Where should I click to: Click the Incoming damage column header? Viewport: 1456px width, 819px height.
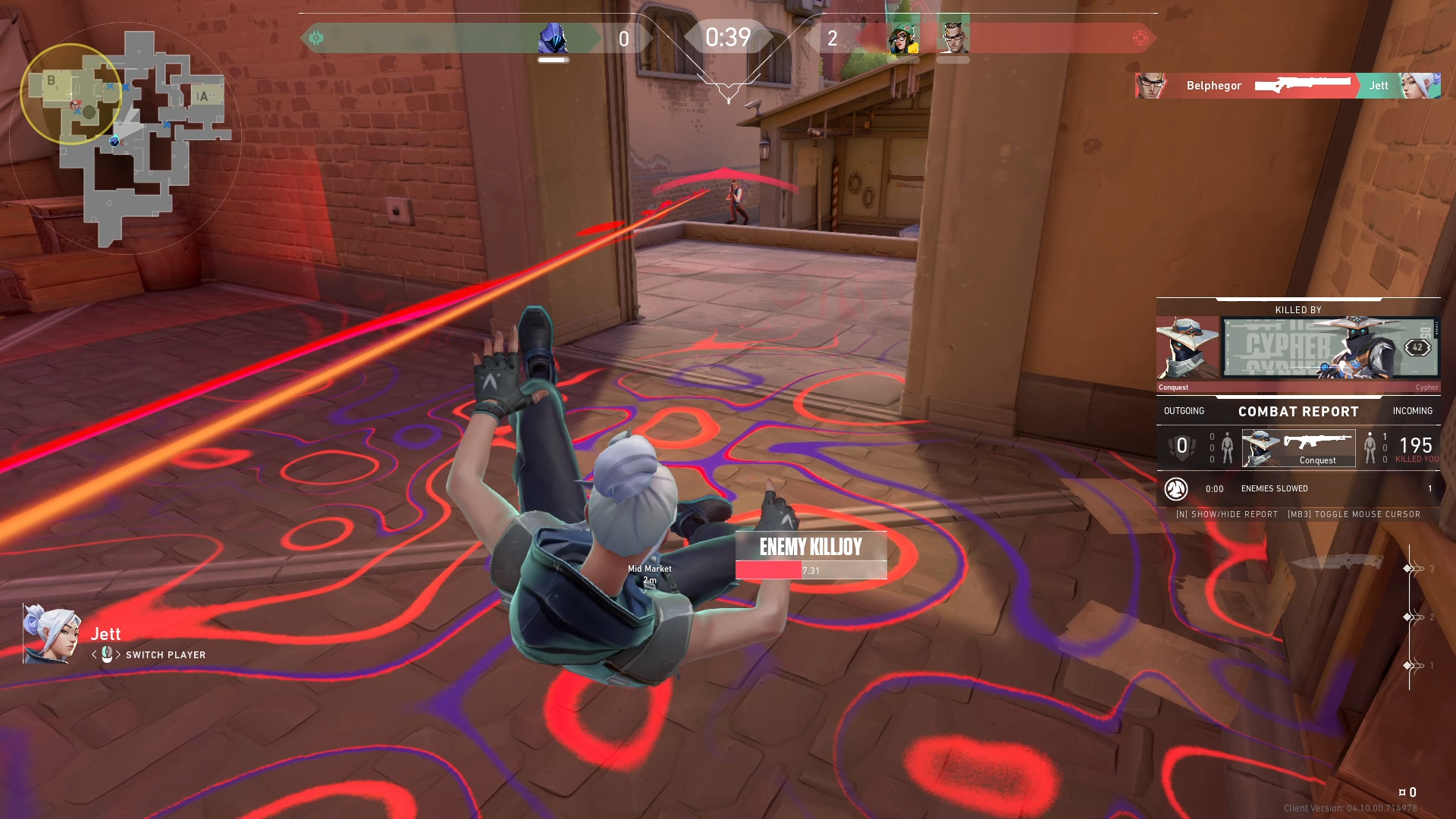(1412, 411)
